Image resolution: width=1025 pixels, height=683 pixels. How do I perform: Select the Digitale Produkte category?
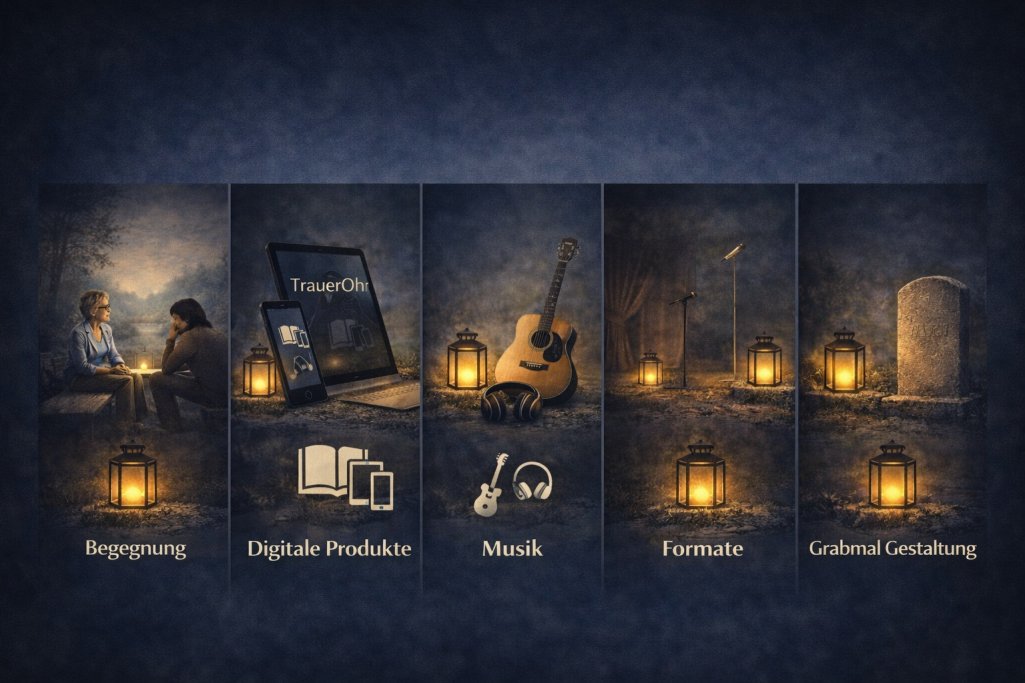[x=329, y=548]
